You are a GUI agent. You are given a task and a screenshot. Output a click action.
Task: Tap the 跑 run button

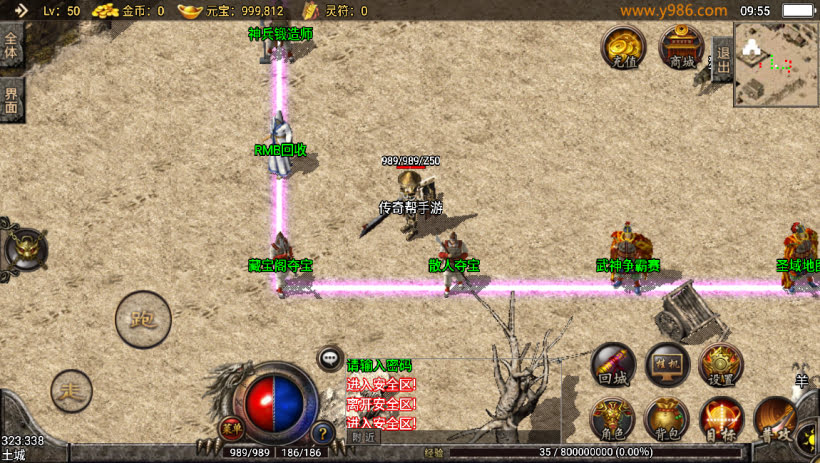click(143, 319)
